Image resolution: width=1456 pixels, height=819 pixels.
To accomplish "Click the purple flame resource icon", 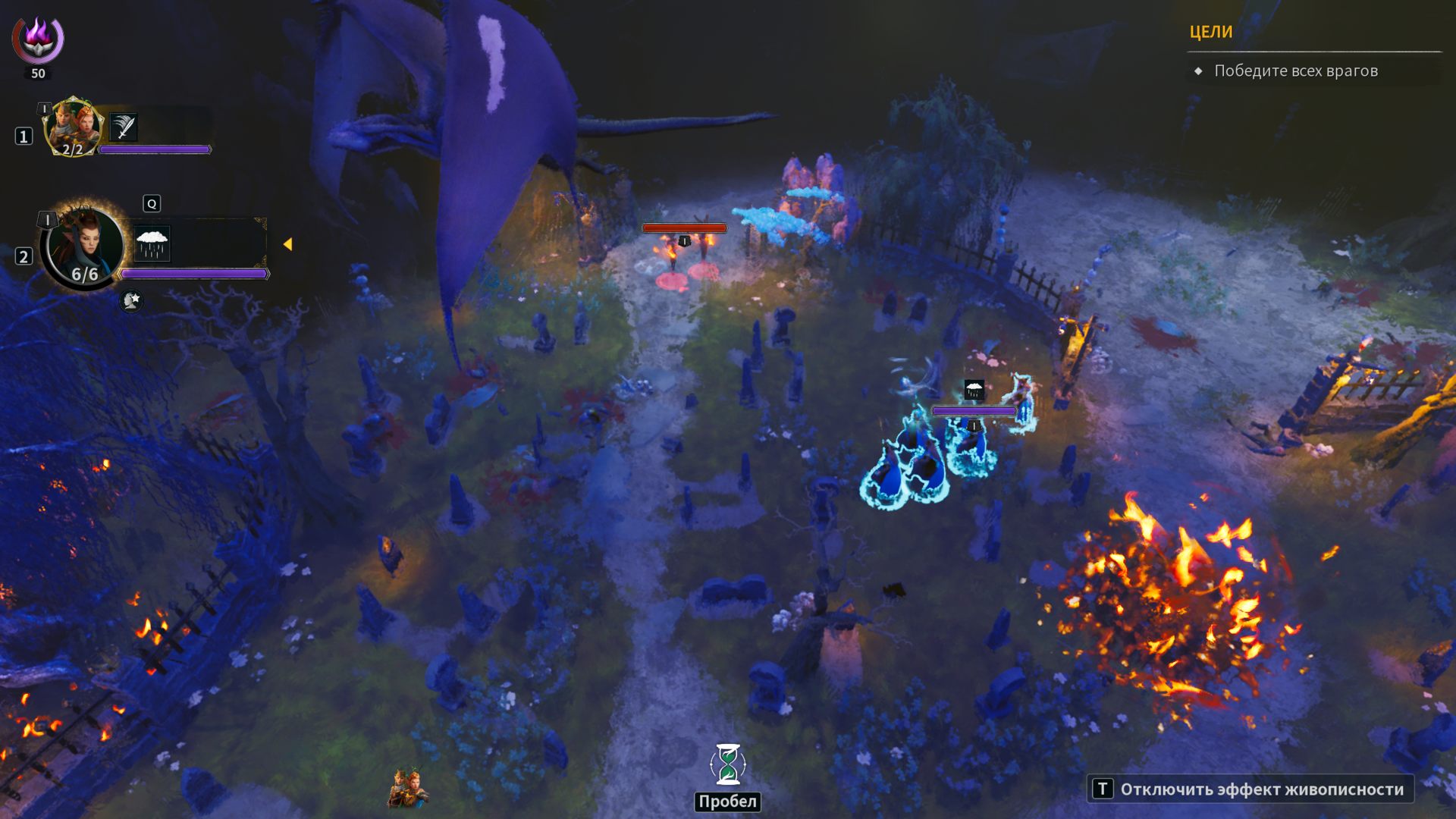I will click(x=38, y=38).
